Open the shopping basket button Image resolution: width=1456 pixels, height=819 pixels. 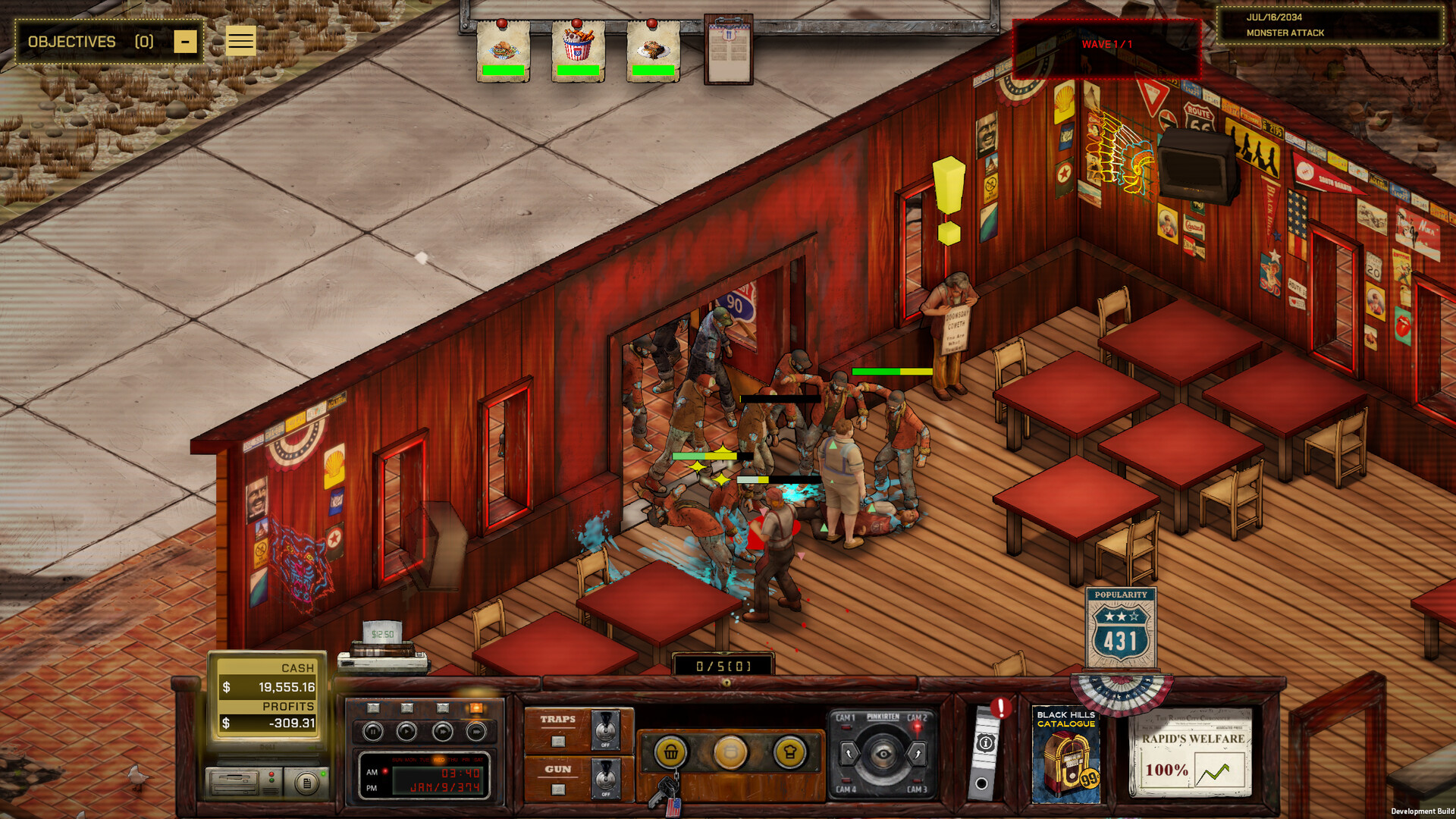click(671, 753)
